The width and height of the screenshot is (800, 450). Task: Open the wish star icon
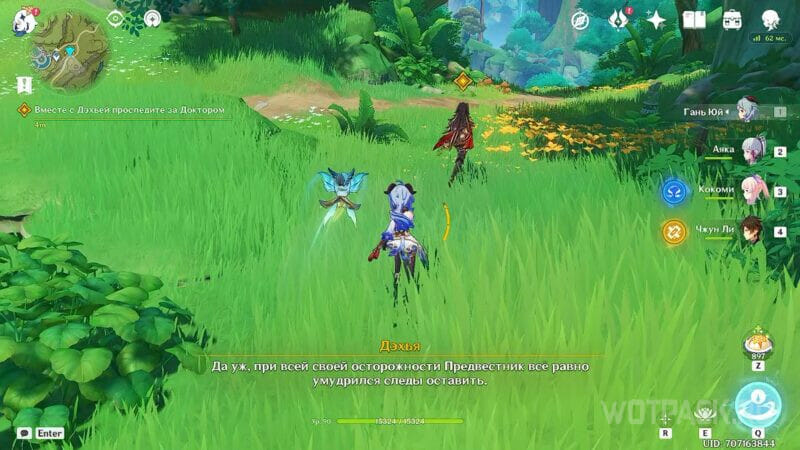pyautogui.click(x=656, y=20)
